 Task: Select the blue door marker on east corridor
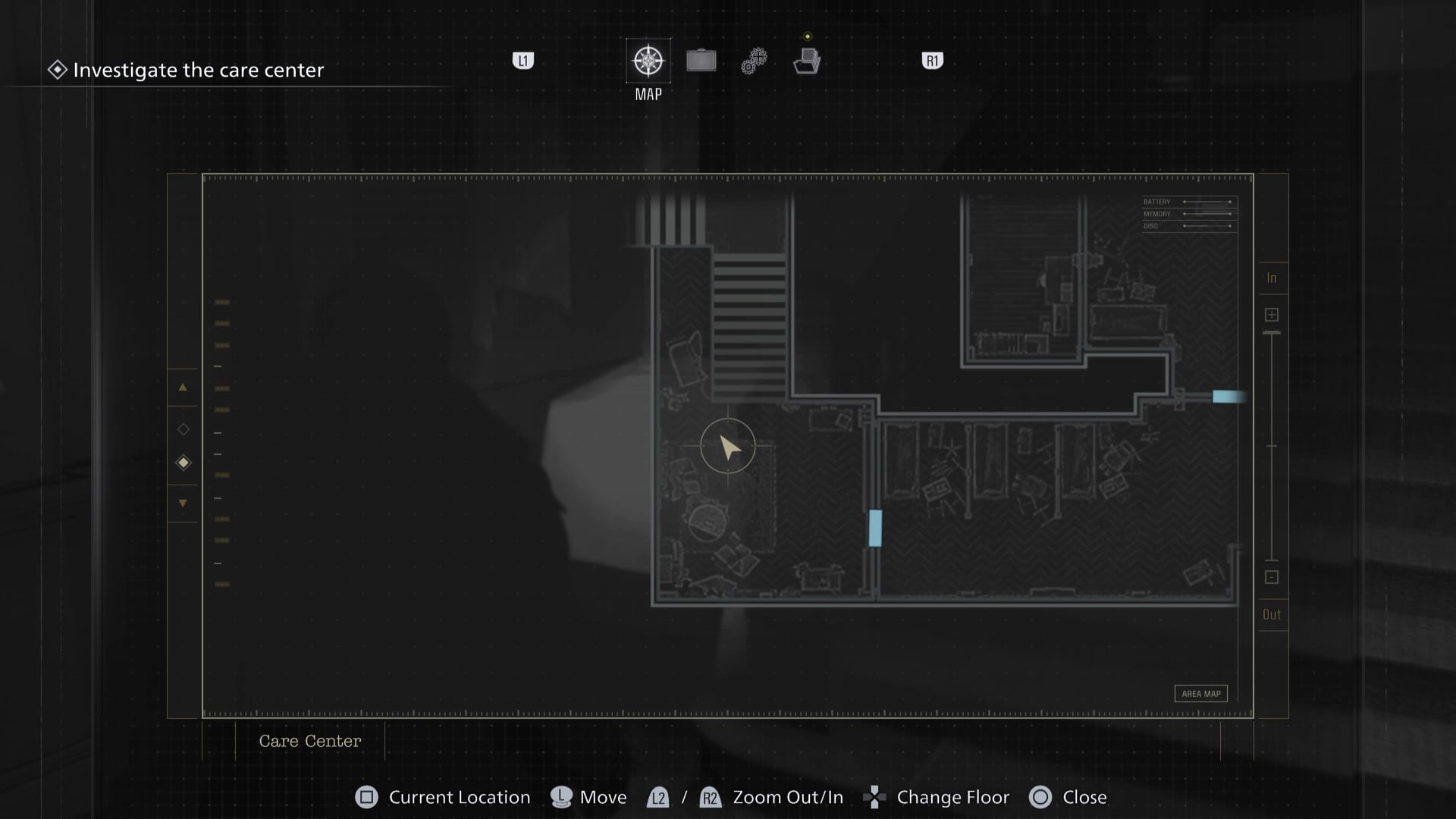pos(1228,397)
